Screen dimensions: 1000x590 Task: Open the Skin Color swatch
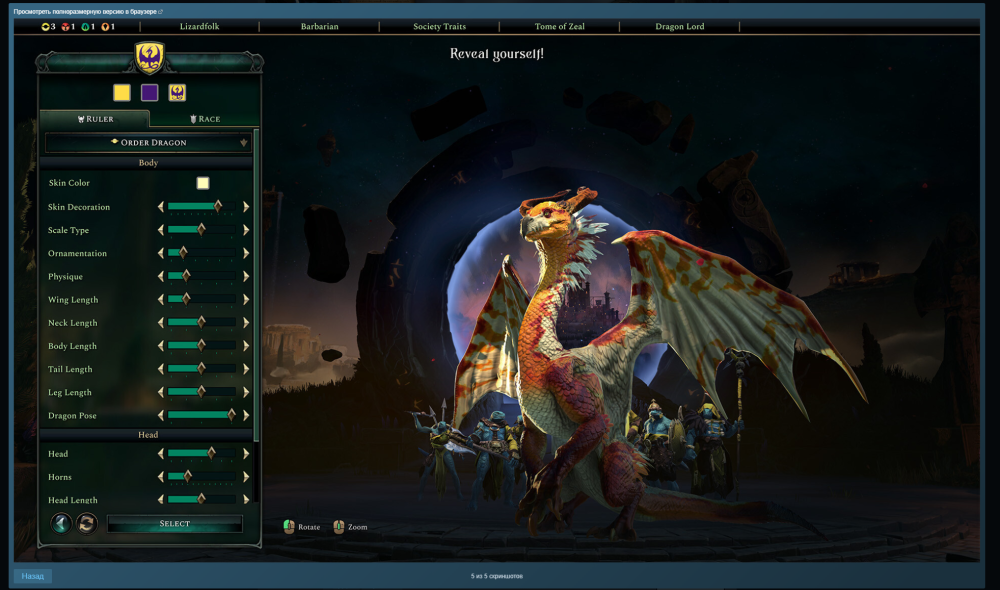[x=203, y=183]
